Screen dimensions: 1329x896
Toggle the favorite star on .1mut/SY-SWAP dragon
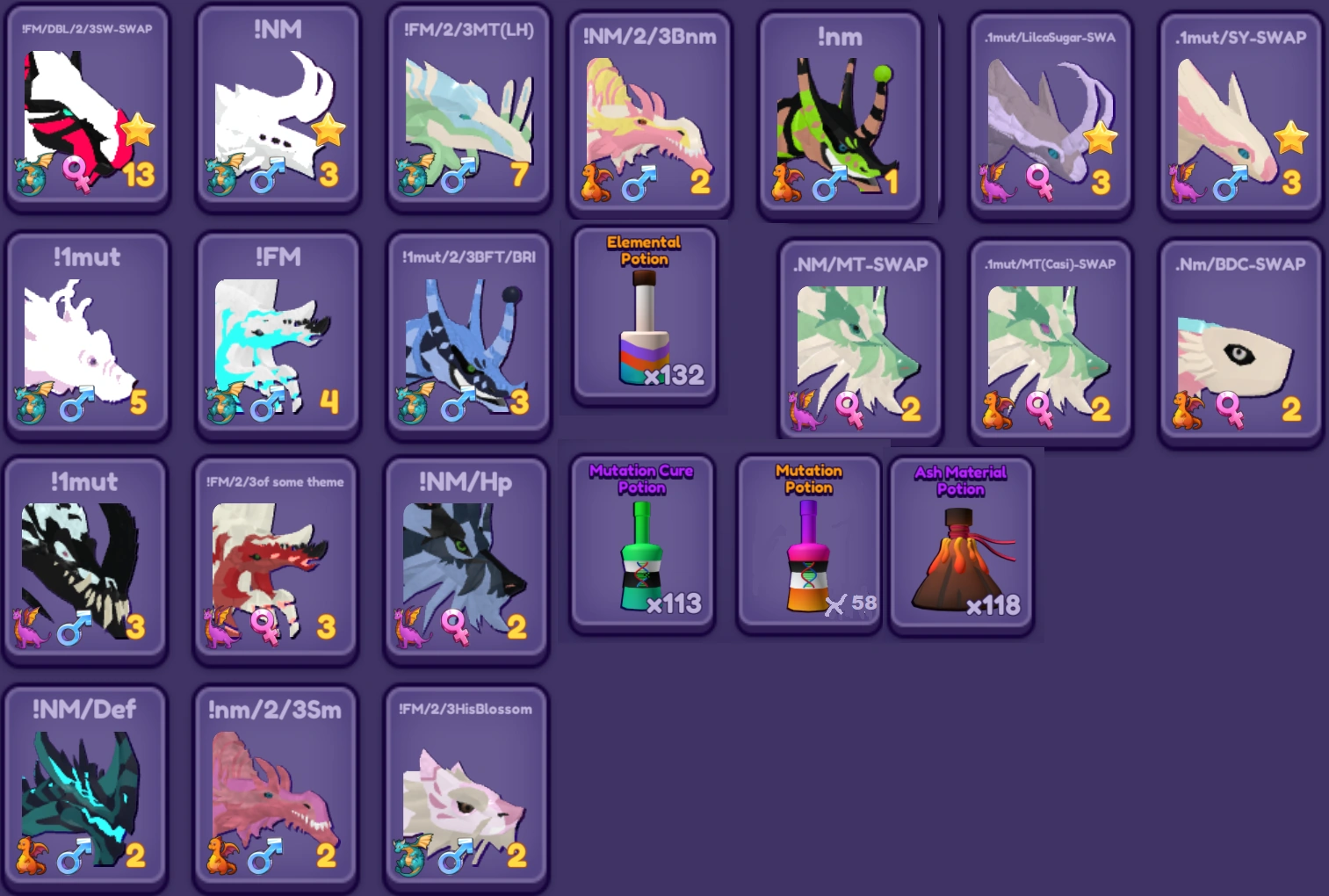1291,138
